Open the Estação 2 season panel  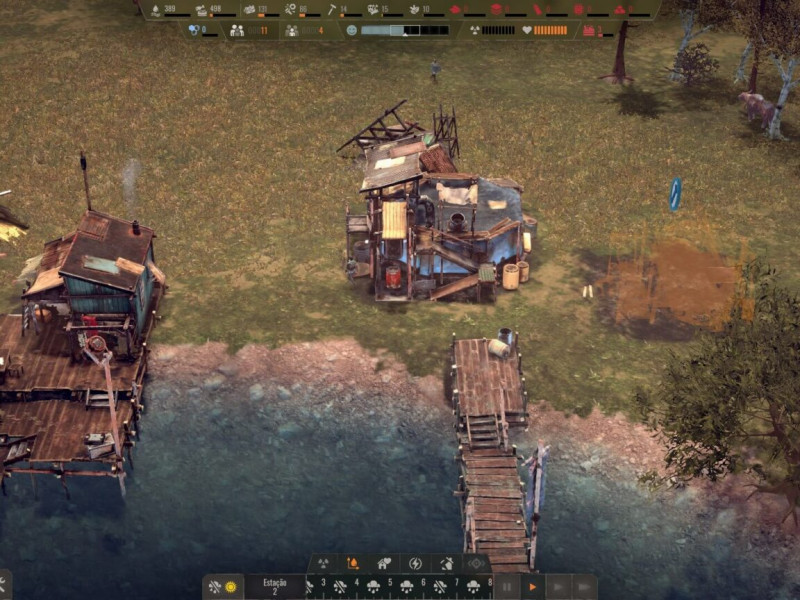274,586
